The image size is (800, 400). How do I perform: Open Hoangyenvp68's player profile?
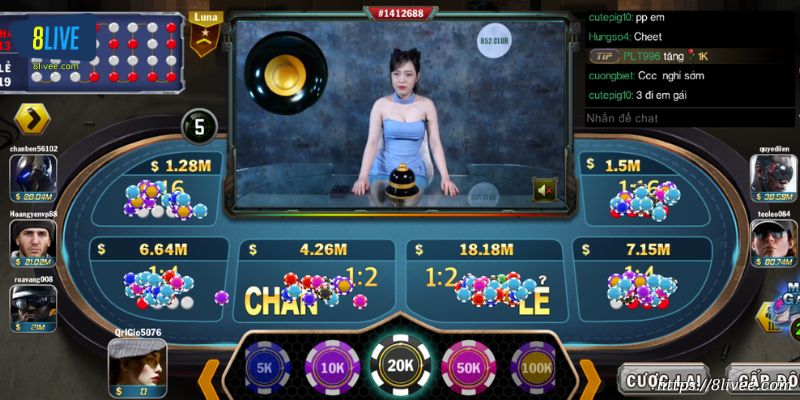click(x=32, y=240)
